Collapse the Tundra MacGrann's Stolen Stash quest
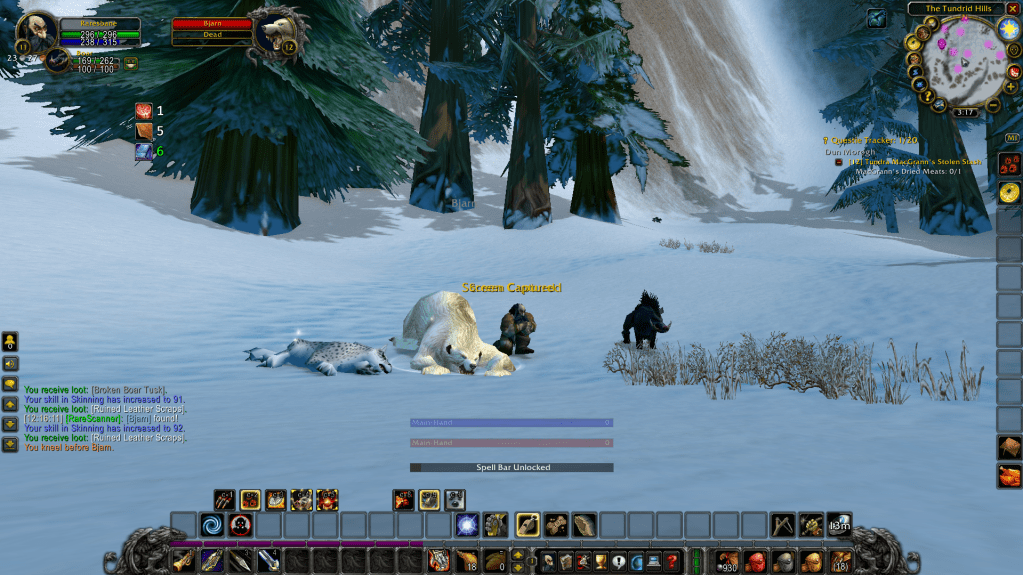Screen dimensions: 1023x575 pos(839,161)
